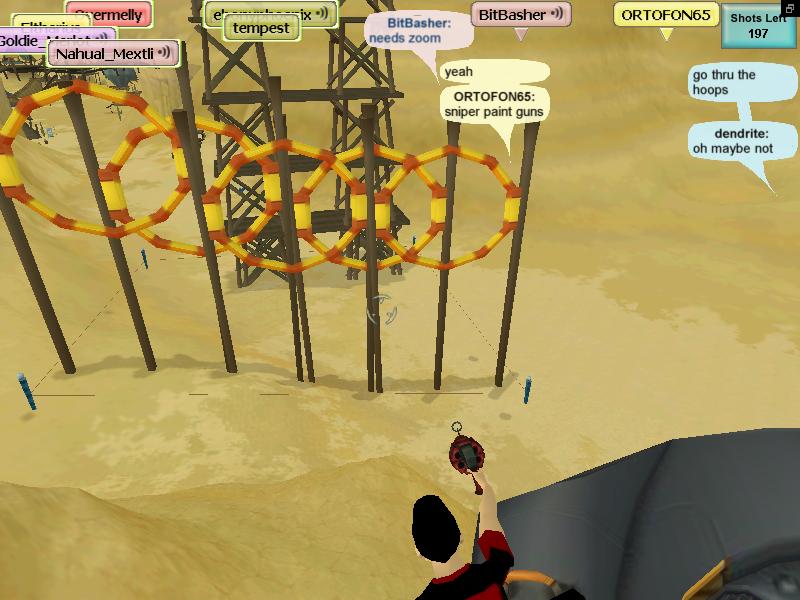The width and height of the screenshot is (800, 600).
Task: Choose the yellow ORTOFON65 name tag
Action: 665,15
